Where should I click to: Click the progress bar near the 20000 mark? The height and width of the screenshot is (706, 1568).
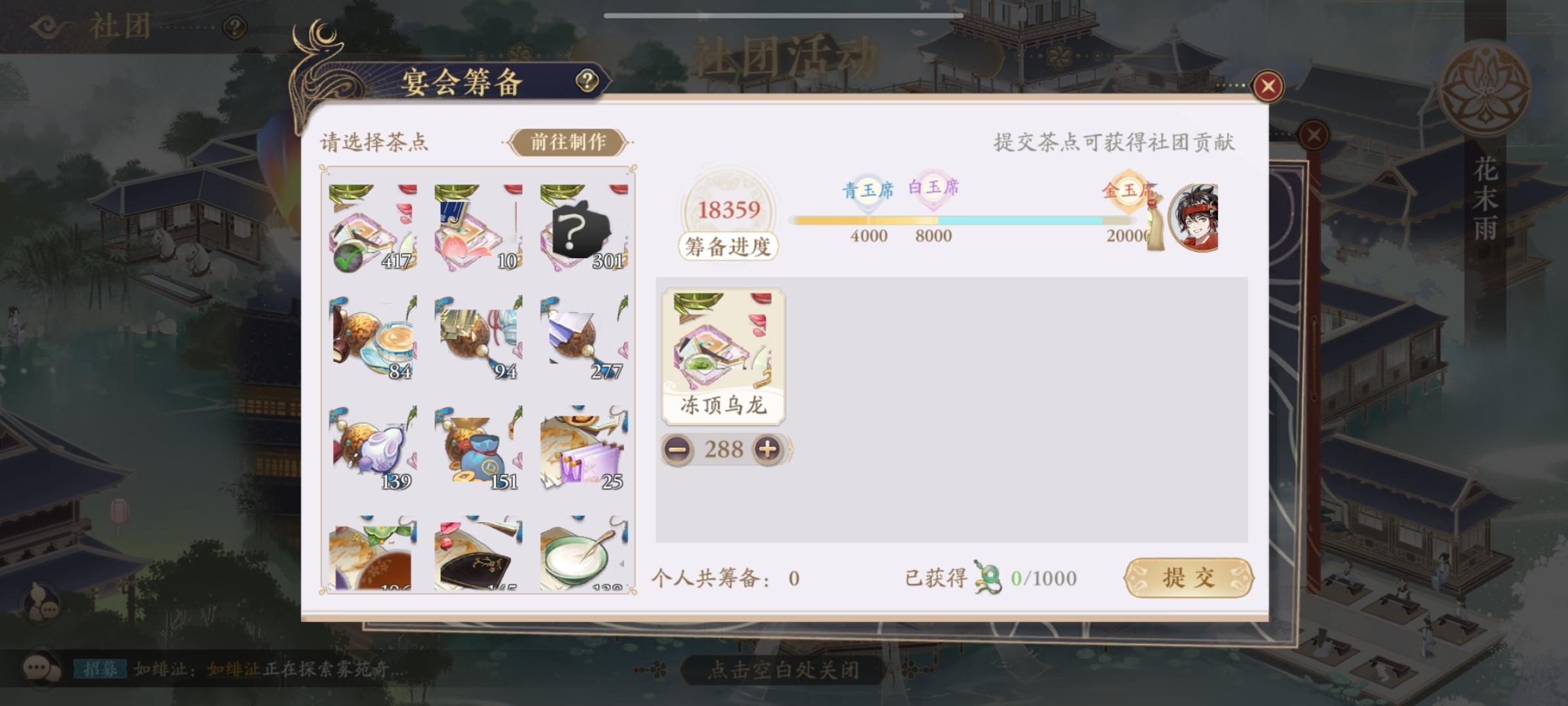(1111, 221)
